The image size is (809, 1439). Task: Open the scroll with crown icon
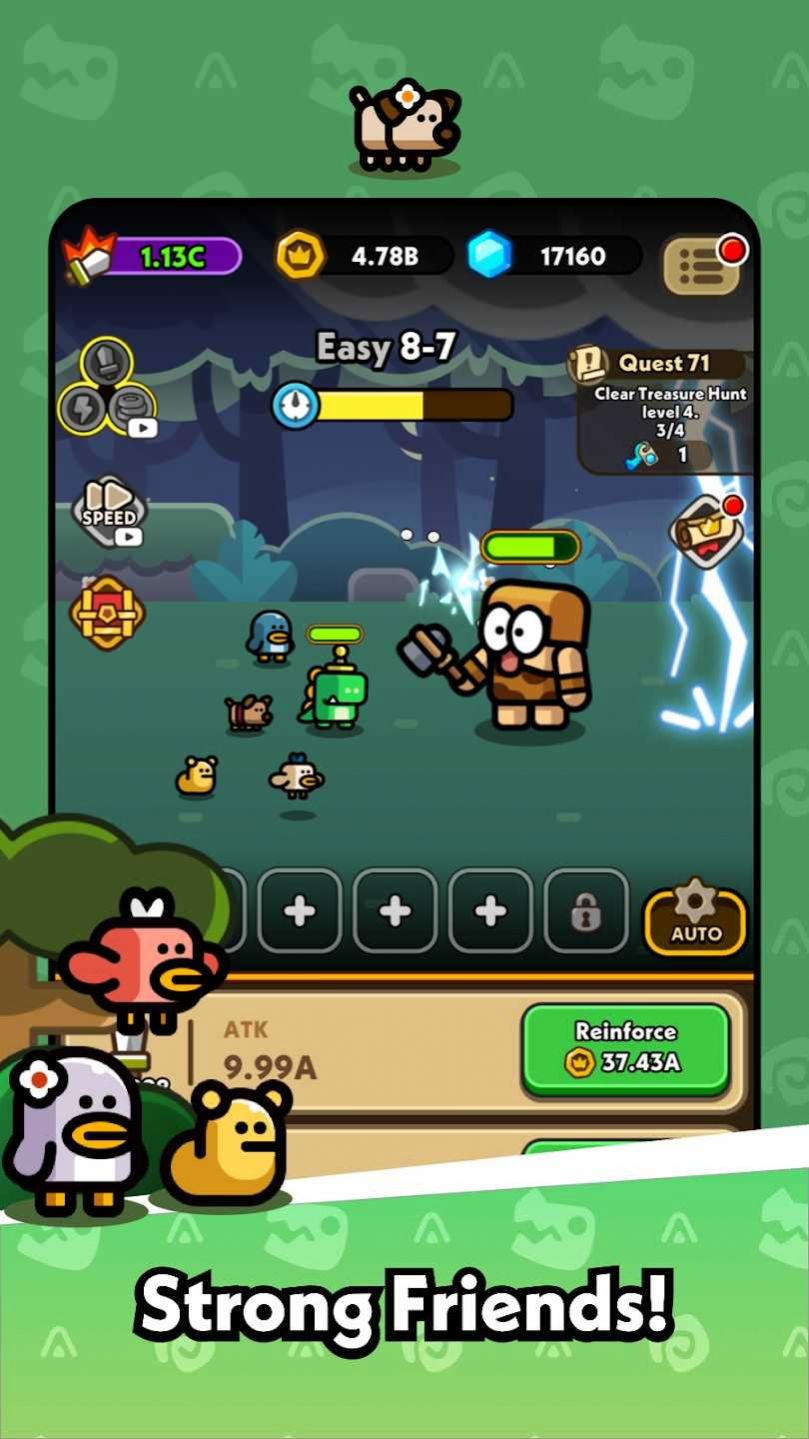(708, 531)
